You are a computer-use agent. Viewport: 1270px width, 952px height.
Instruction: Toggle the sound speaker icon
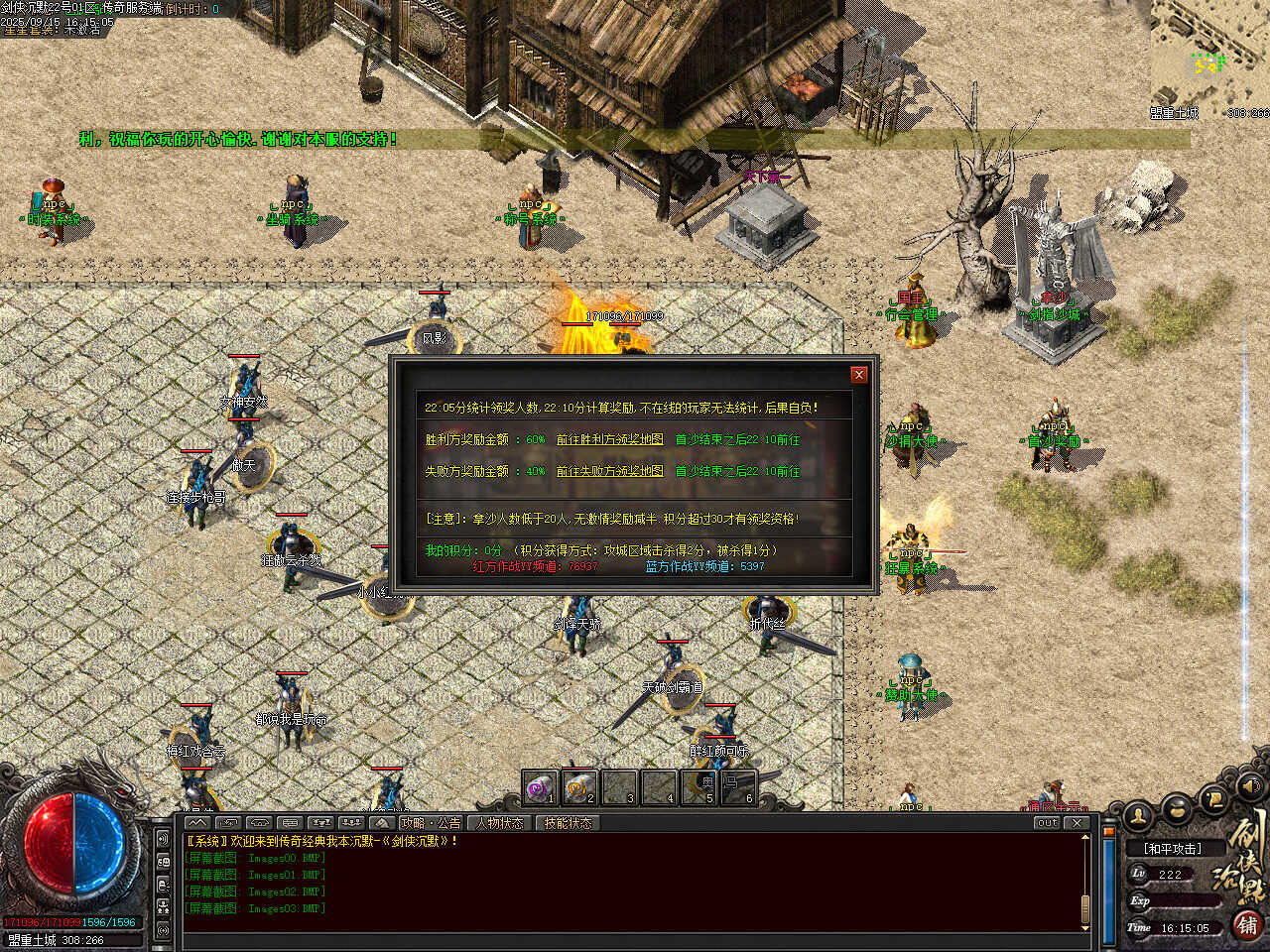coord(1252,786)
